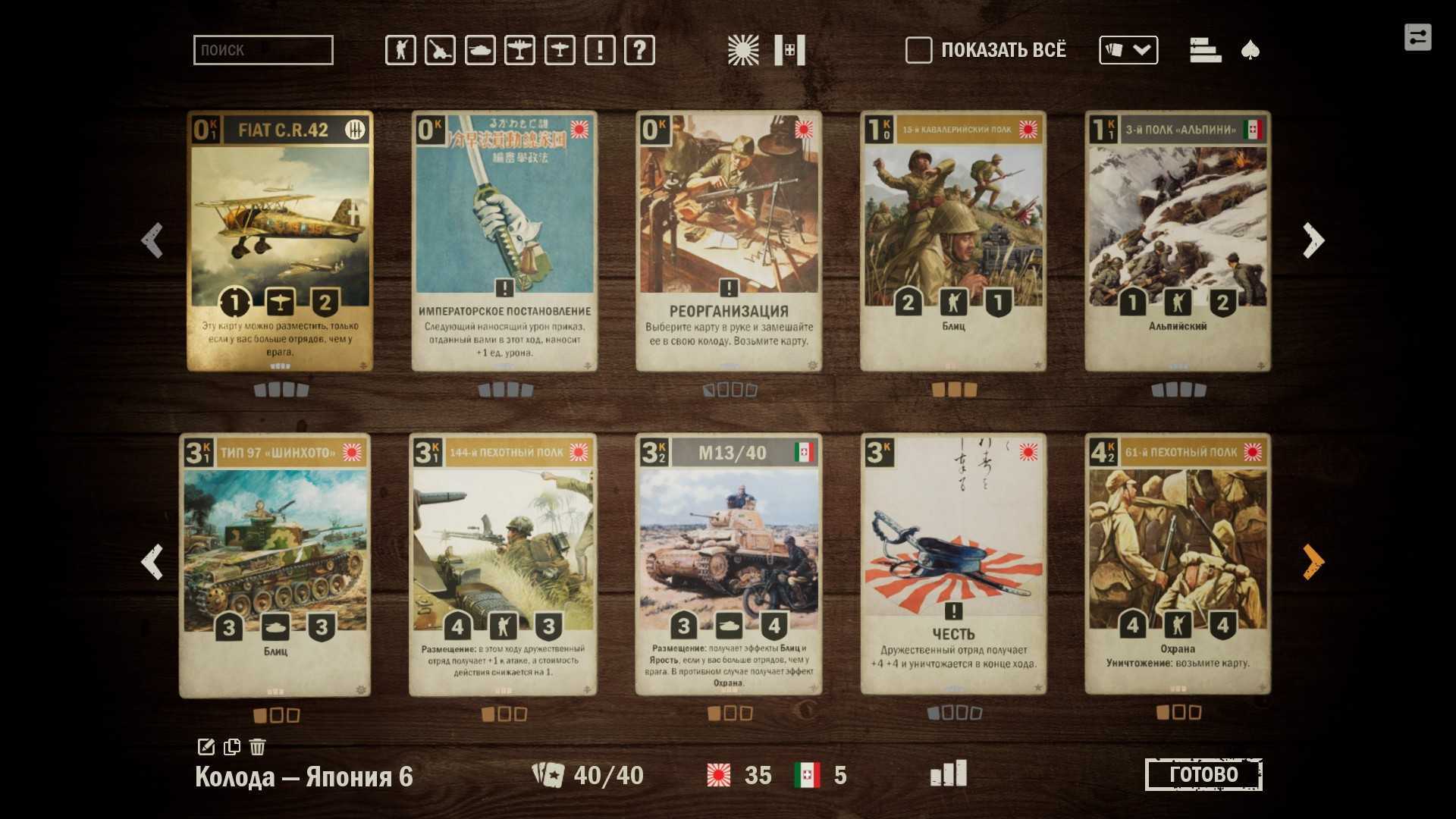Toggle the ПОКАЗАТЬ ВСЁ checkbox
The image size is (1456, 819).
(918, 51)
